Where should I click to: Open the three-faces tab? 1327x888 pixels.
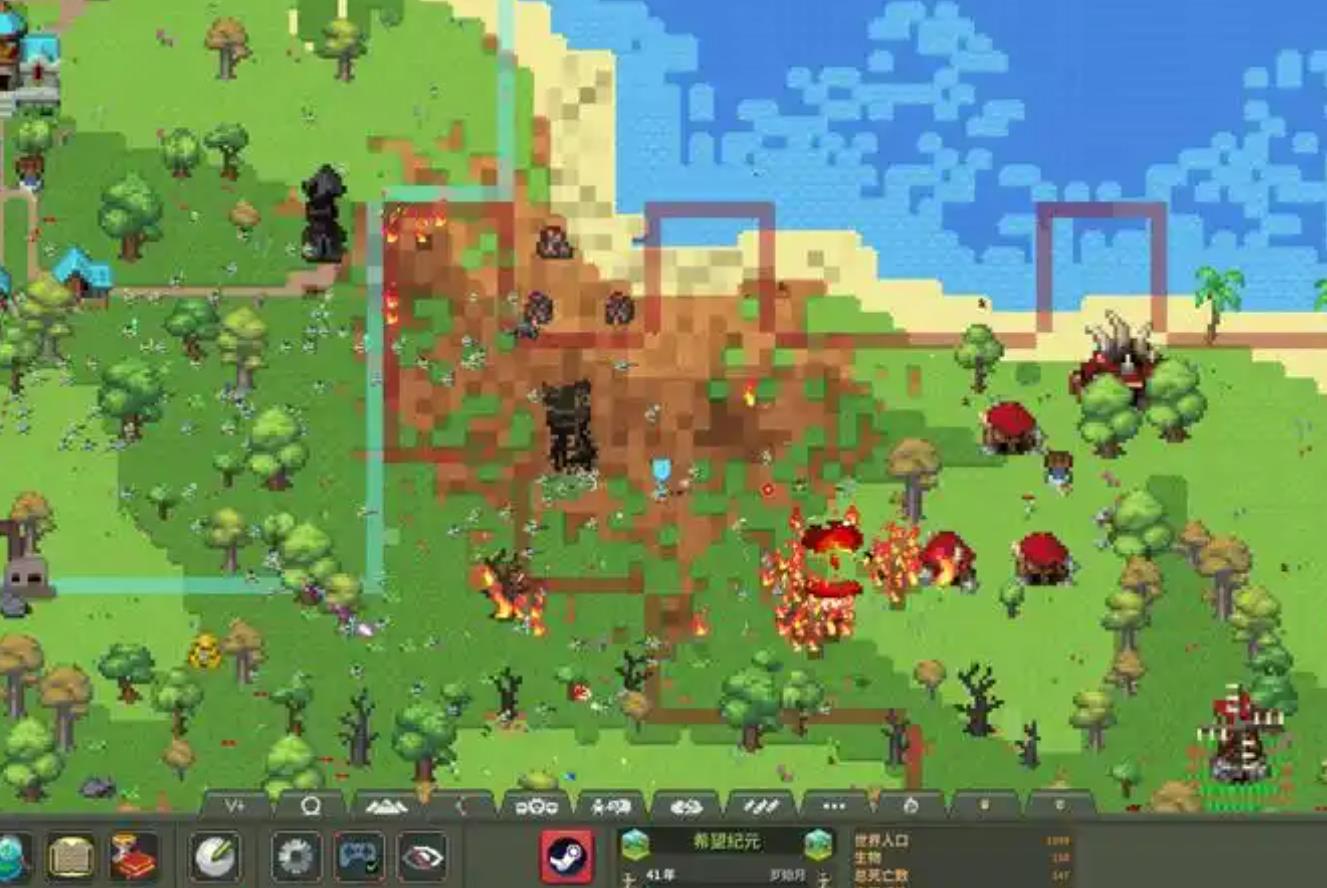click(x=536, y=806)
